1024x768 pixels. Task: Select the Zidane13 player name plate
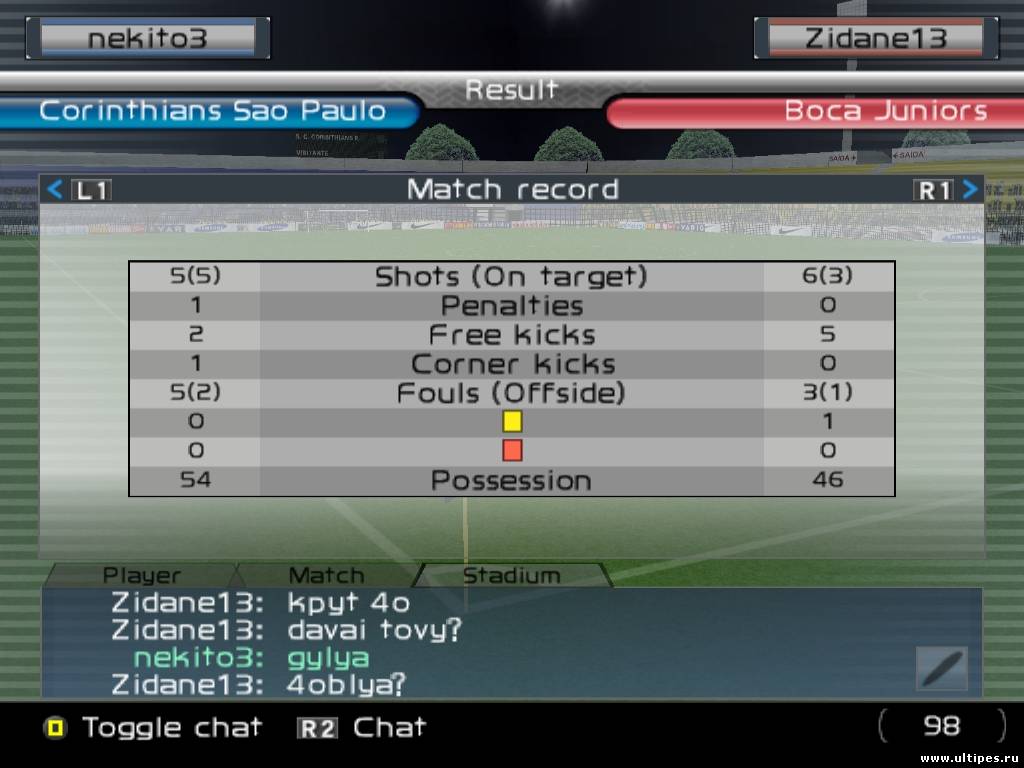click(874, 39)
